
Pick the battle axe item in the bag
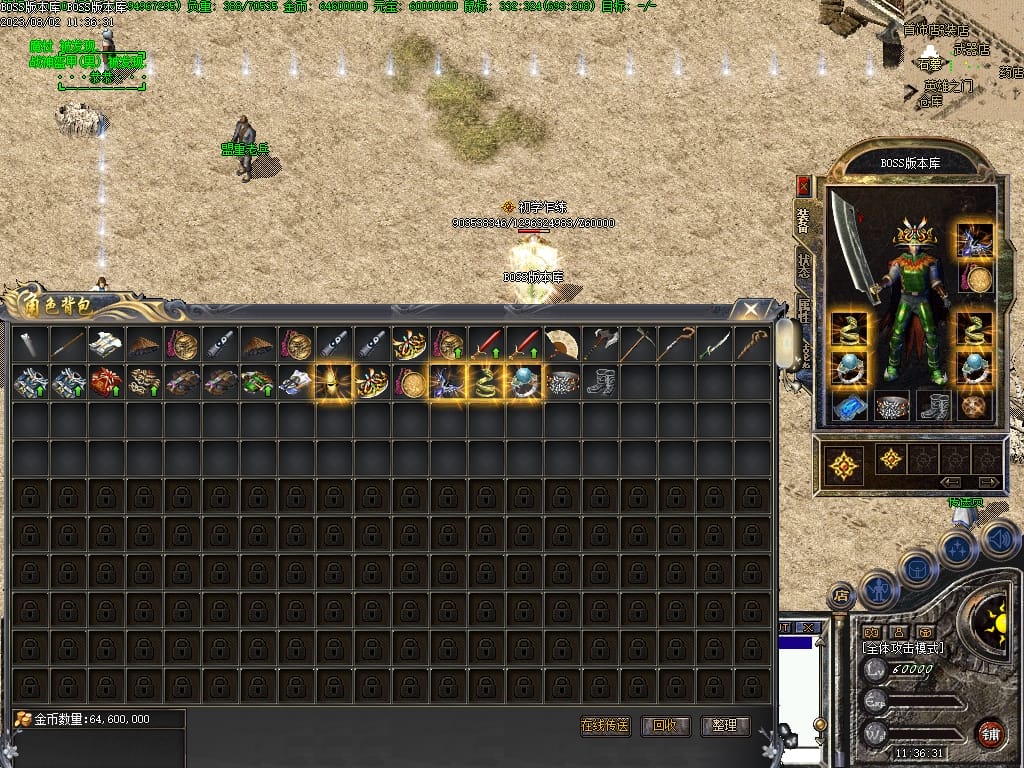tap(599, 345)
